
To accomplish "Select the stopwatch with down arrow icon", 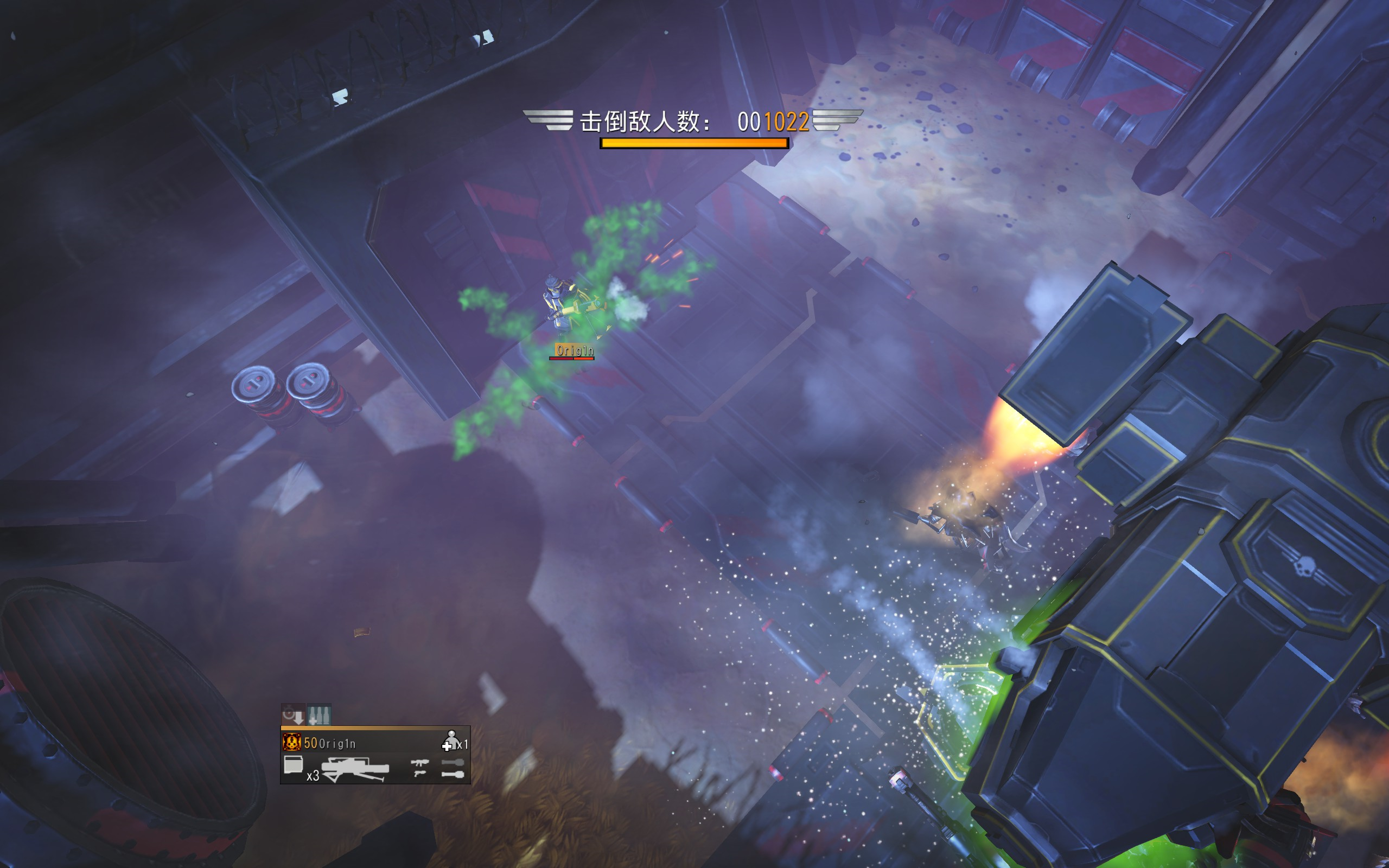I will tap(294, 714).
